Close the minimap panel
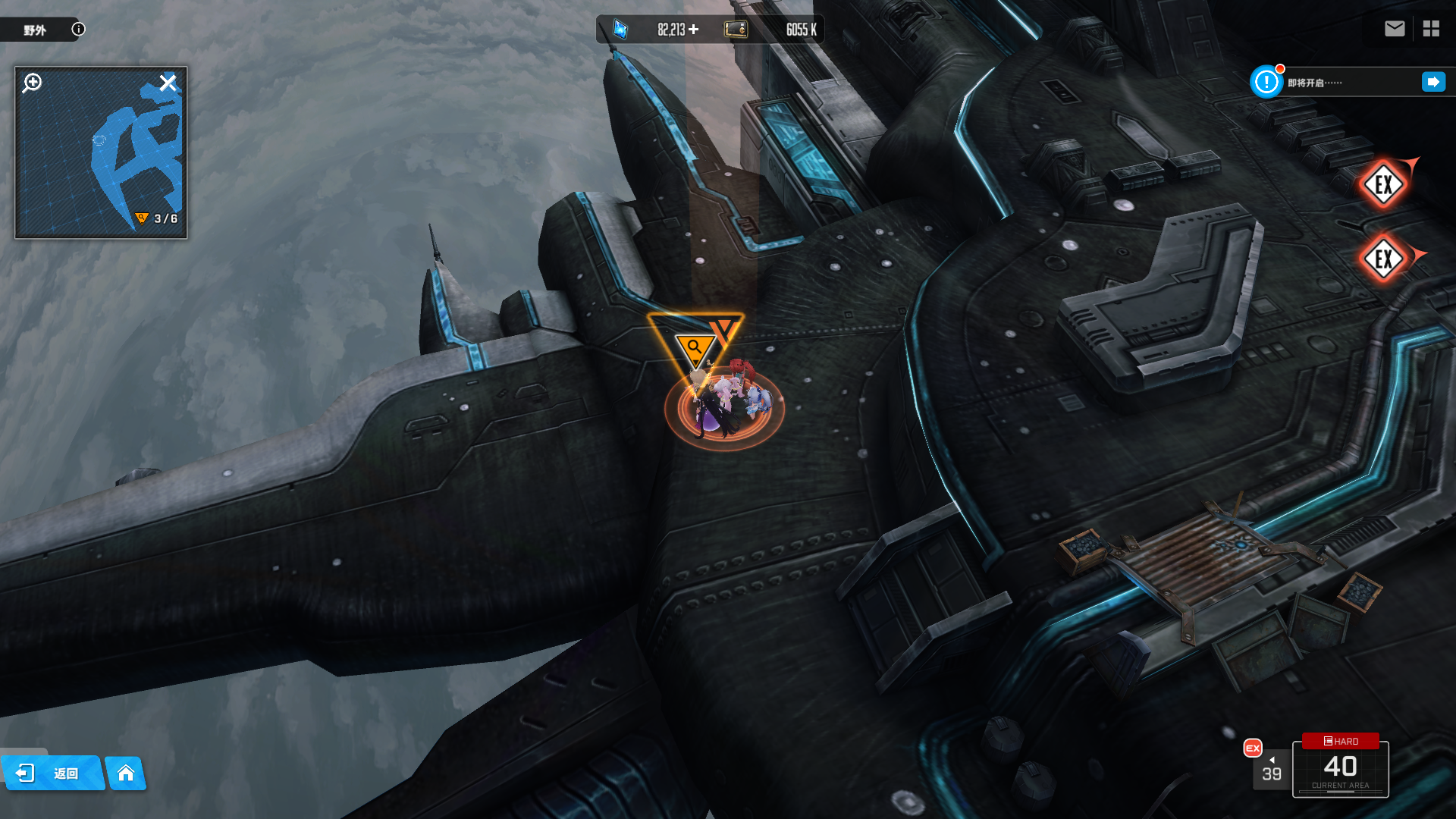Image resolution: width=1456 pixels, height=819 pixels. [x=168, y=83]
